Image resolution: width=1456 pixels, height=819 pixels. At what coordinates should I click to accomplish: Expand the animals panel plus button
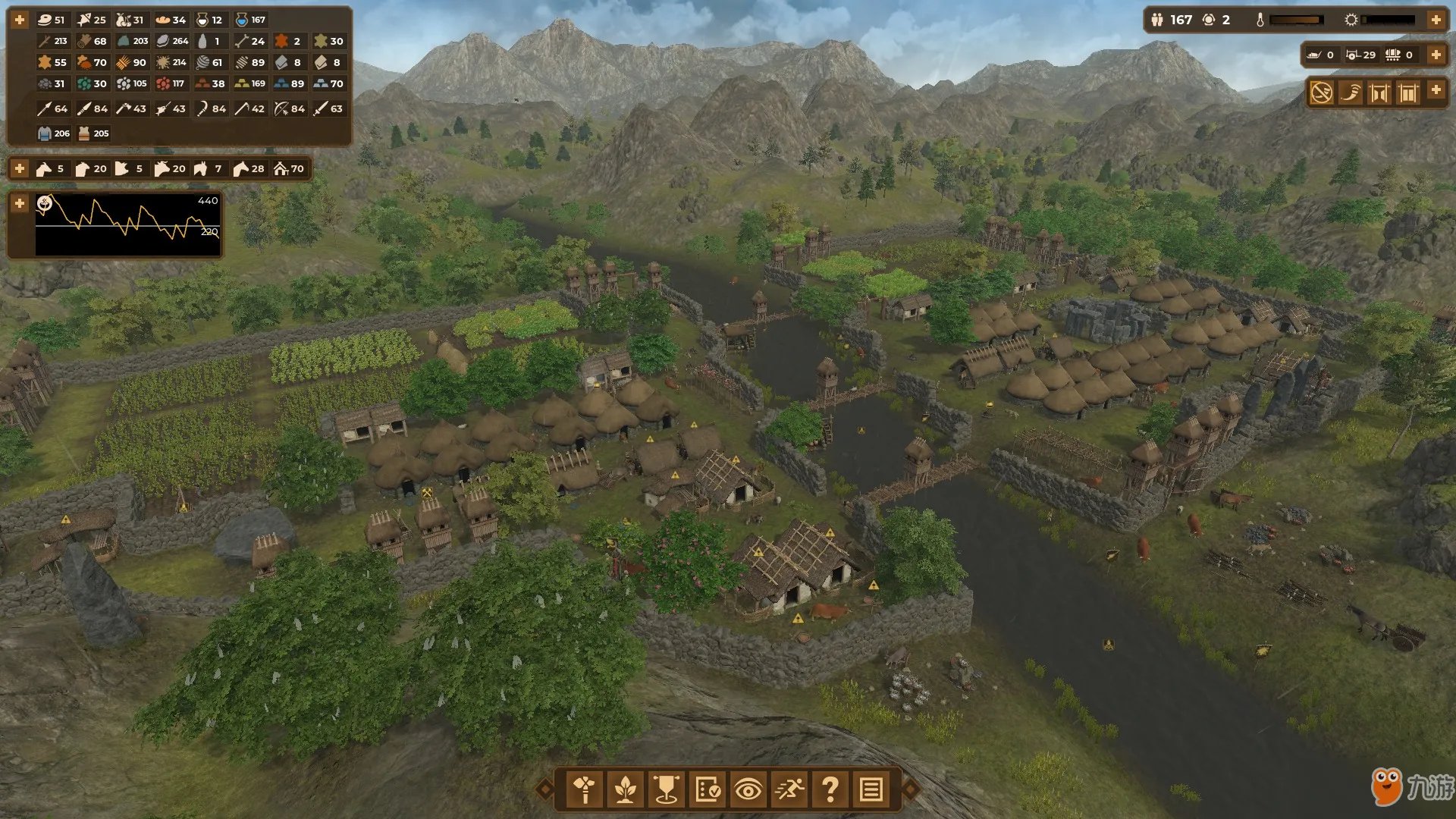(x=20, y=168)
